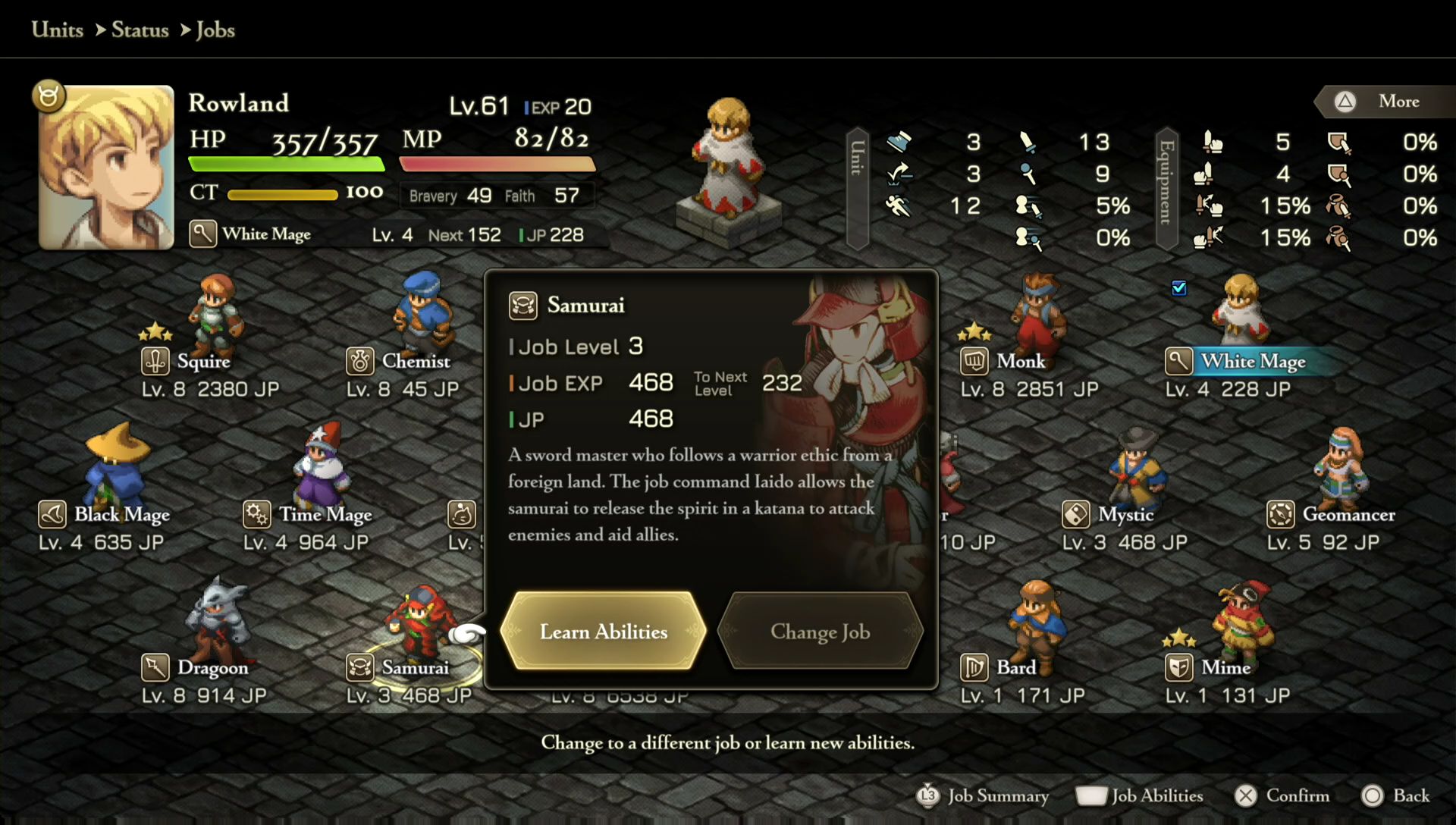Choose the White Mage job
Screen dimensions: 1456x825
1253,361
